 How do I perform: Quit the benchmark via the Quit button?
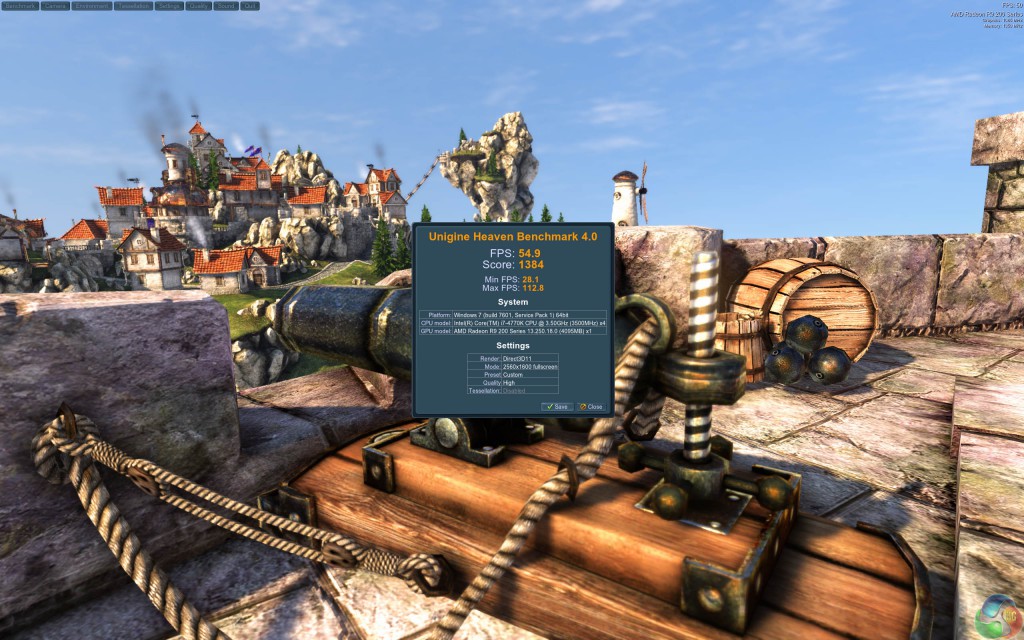pos(250,5)
